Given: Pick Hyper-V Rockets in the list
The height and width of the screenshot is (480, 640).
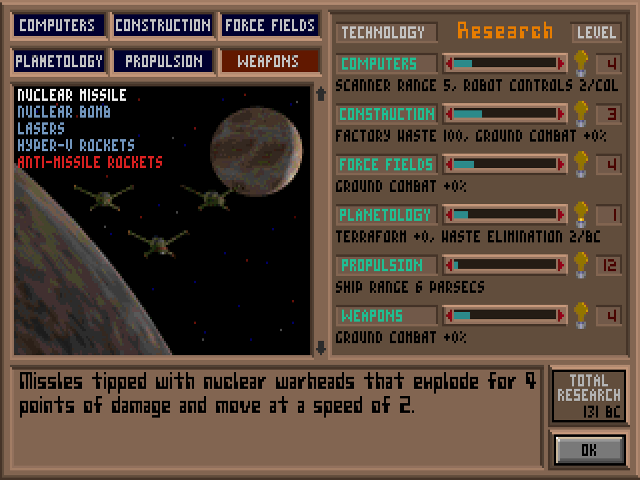Looking at the screenshot, I should [x=75, y=145].
